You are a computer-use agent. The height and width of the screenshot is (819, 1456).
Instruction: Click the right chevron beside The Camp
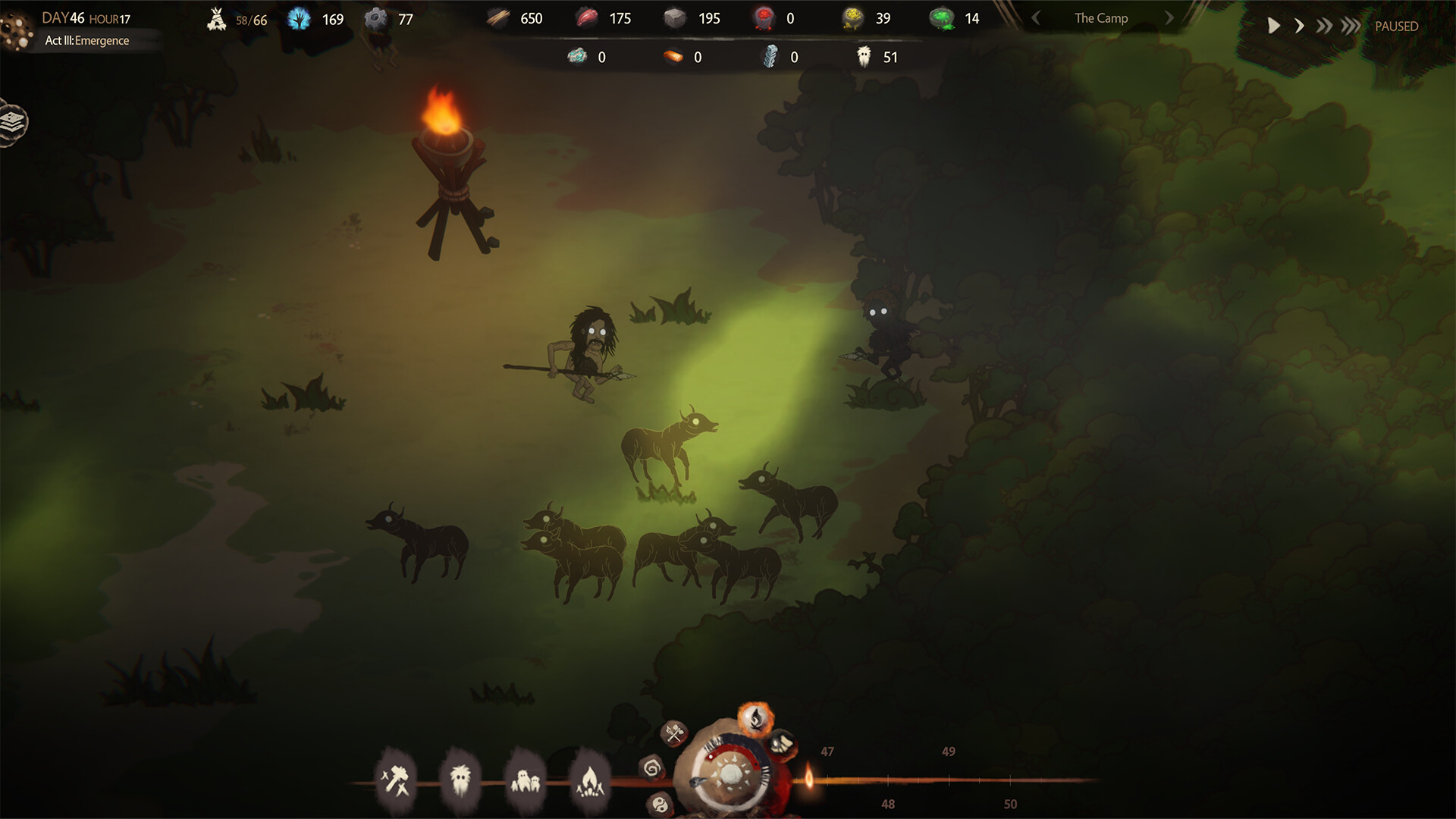pos(1169,17)
